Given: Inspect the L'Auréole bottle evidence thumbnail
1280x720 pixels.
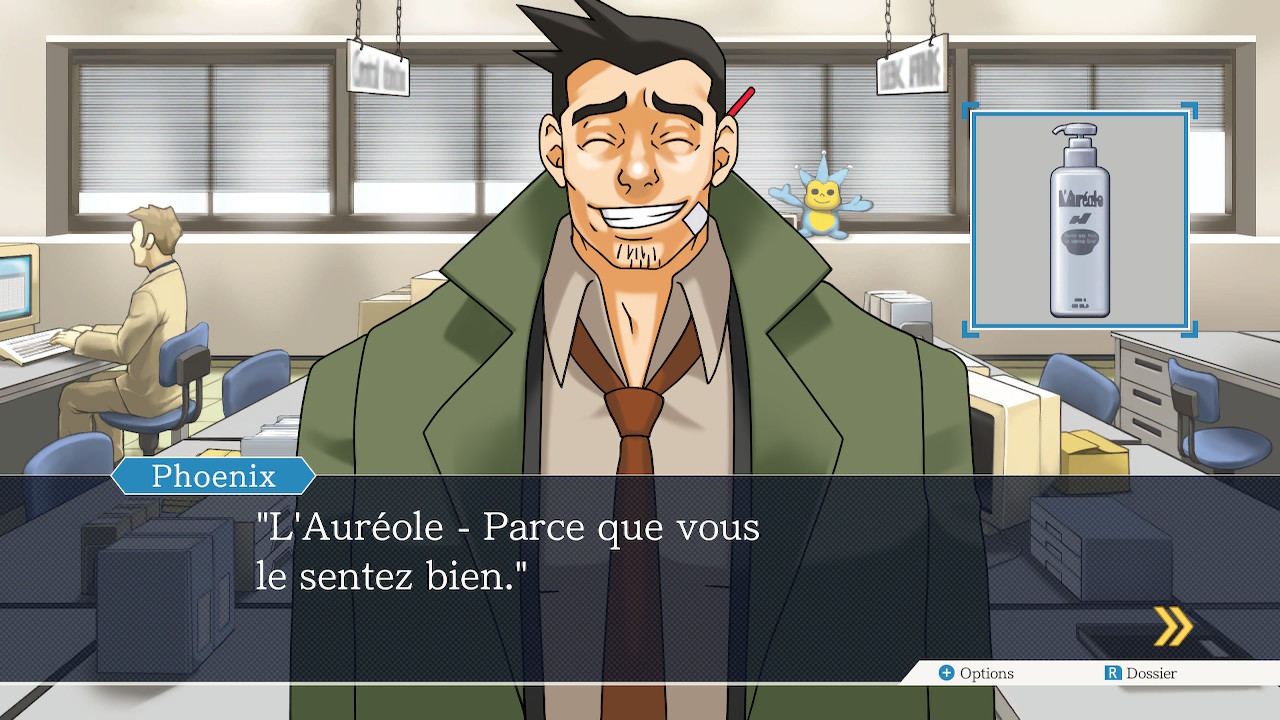Looking at the screenshot, I should pos(1079,220).
